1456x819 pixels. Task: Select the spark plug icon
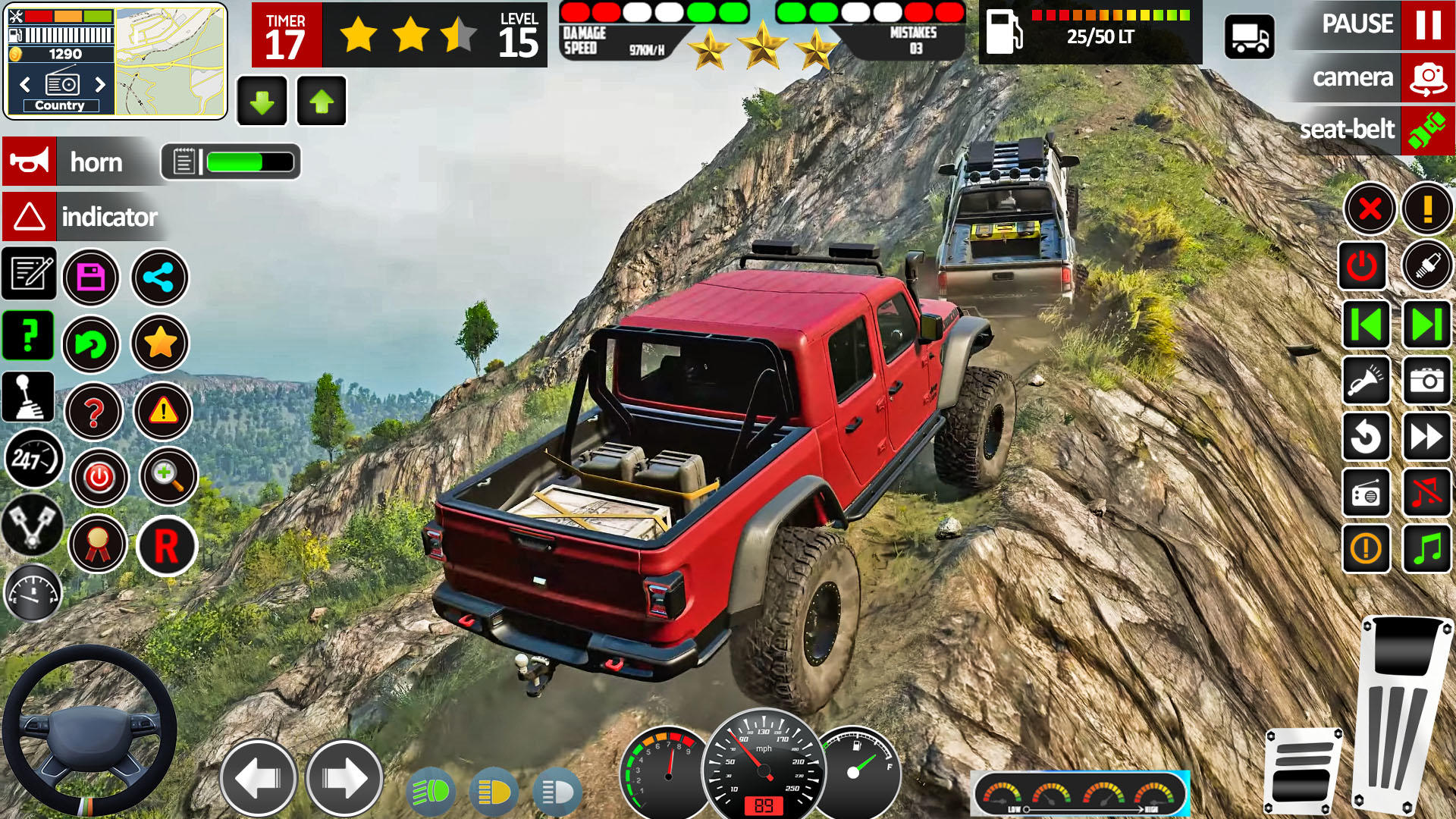[1426, 267]
